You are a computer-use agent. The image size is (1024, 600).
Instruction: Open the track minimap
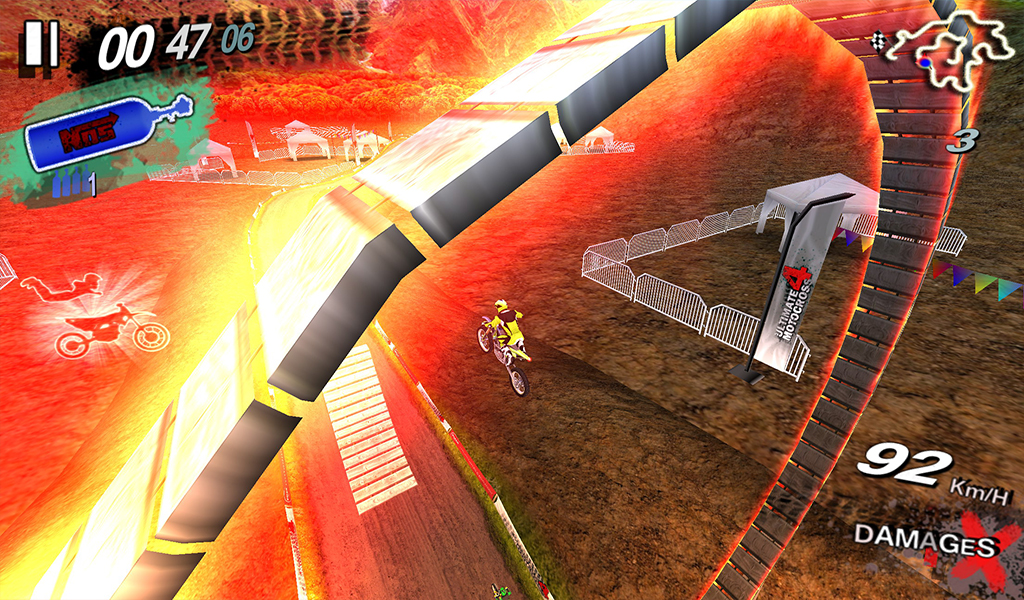coord(949,52)
